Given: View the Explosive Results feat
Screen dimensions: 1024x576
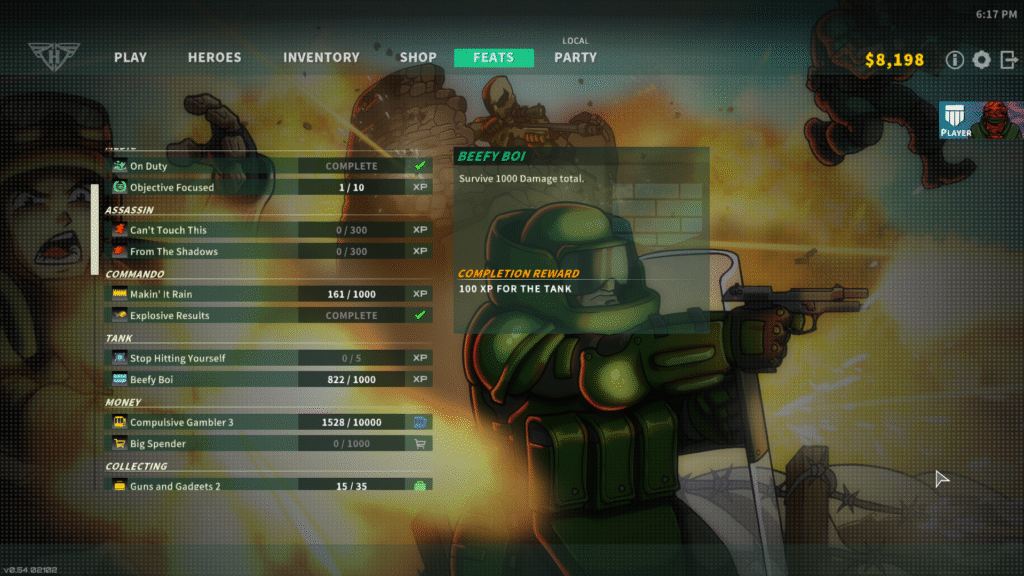Looking at the screenshot, I should coord(268,316).
